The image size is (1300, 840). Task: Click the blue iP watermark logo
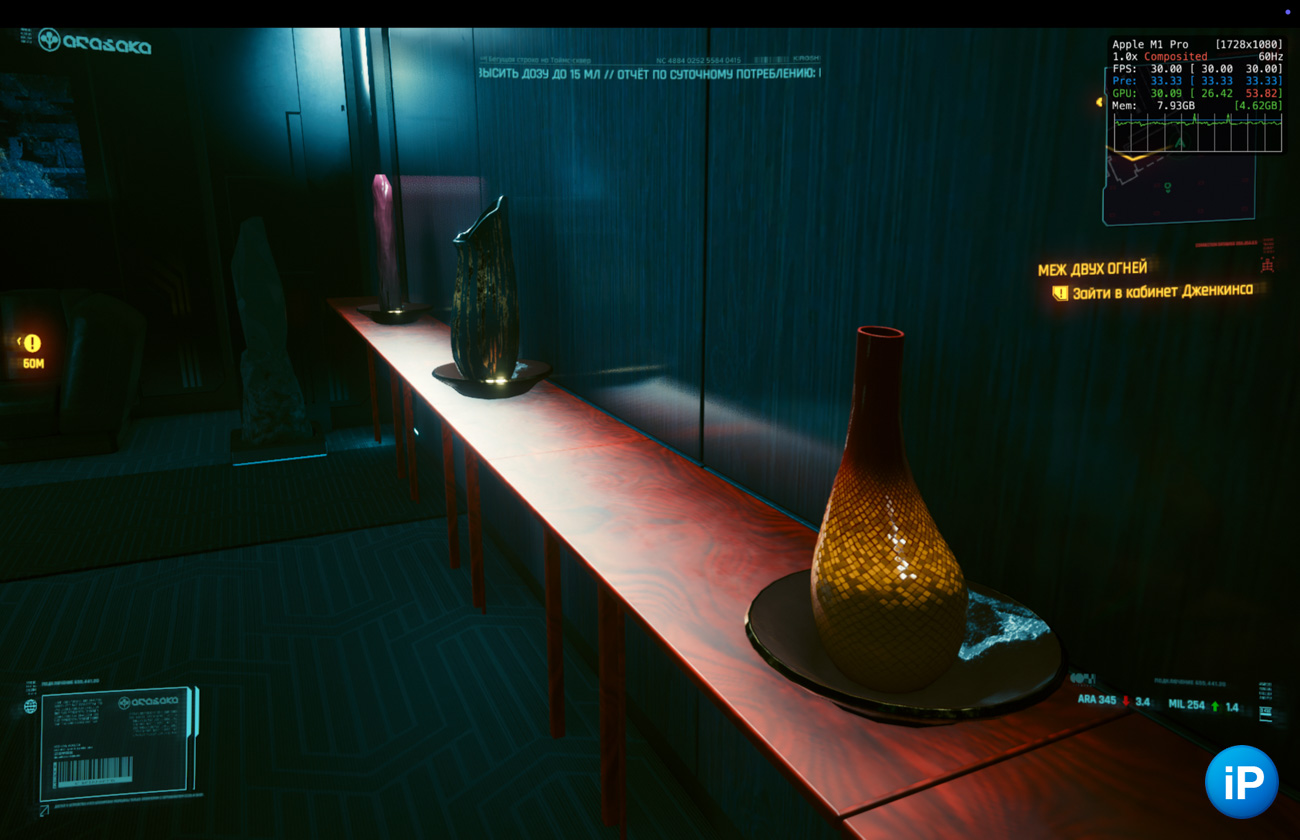[1241, 782]
